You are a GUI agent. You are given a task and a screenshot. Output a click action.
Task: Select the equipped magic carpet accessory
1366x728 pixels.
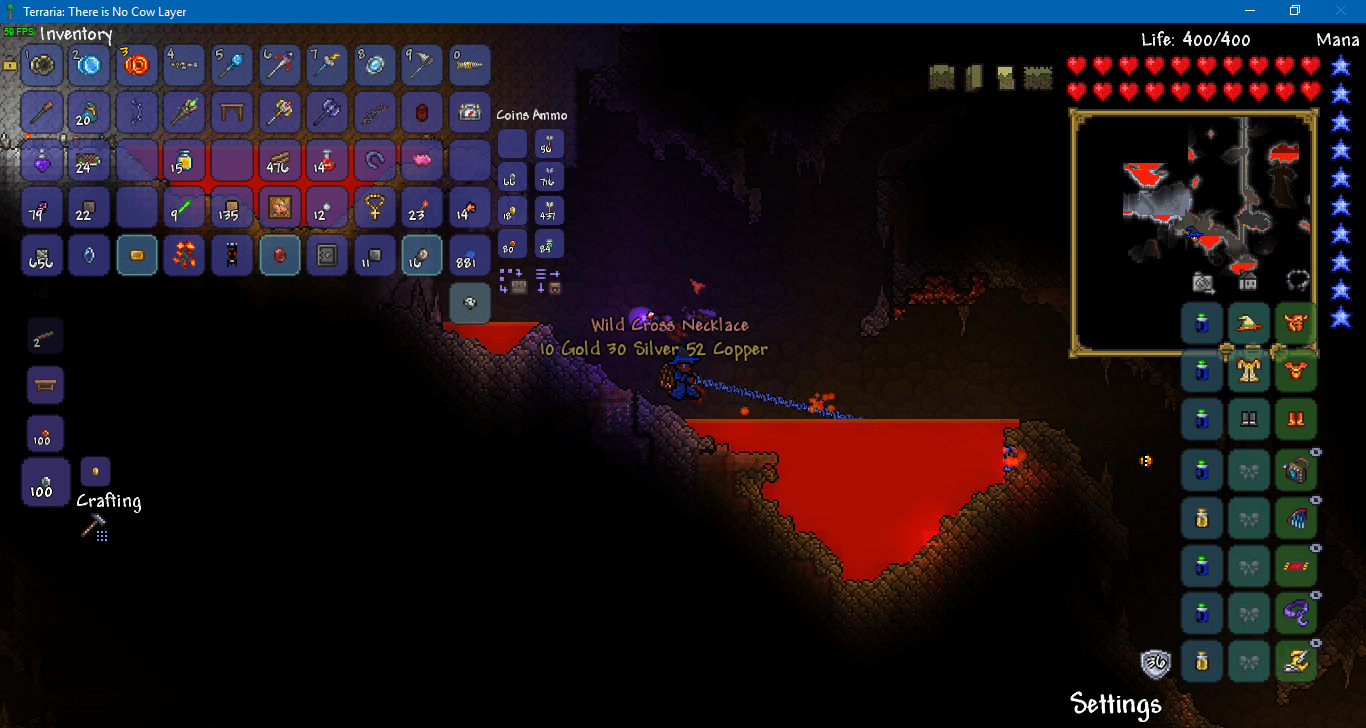pyautogui.click(x=1296, y=566)
